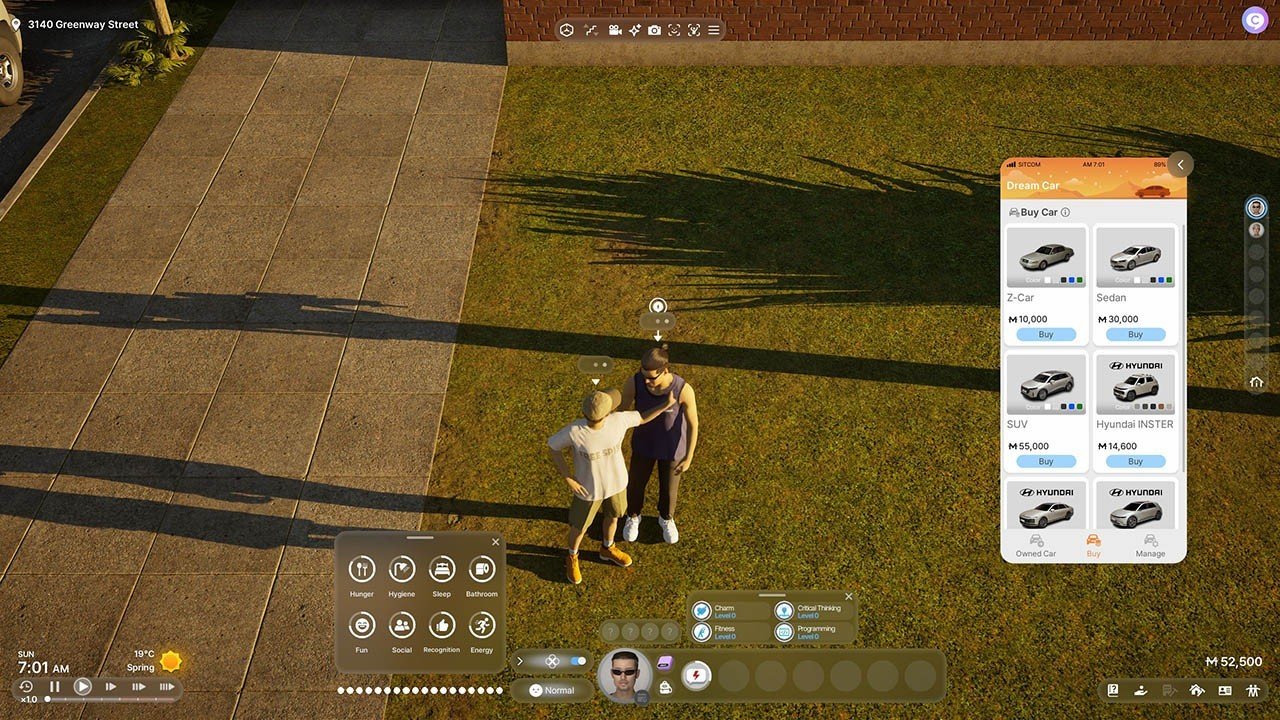Switch to the Owned Car tab

[1036, 545]
